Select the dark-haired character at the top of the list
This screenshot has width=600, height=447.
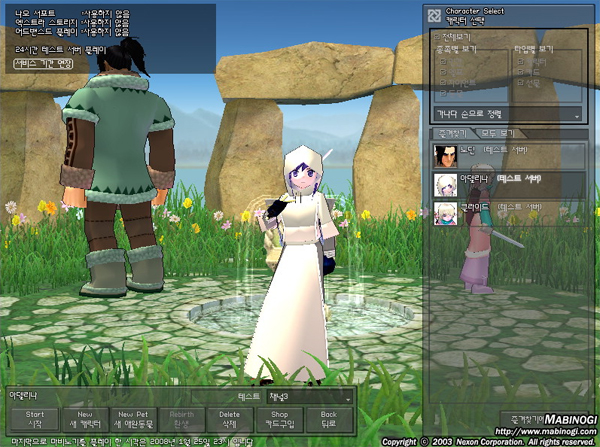pyautogui.click(x=505, y=154)
